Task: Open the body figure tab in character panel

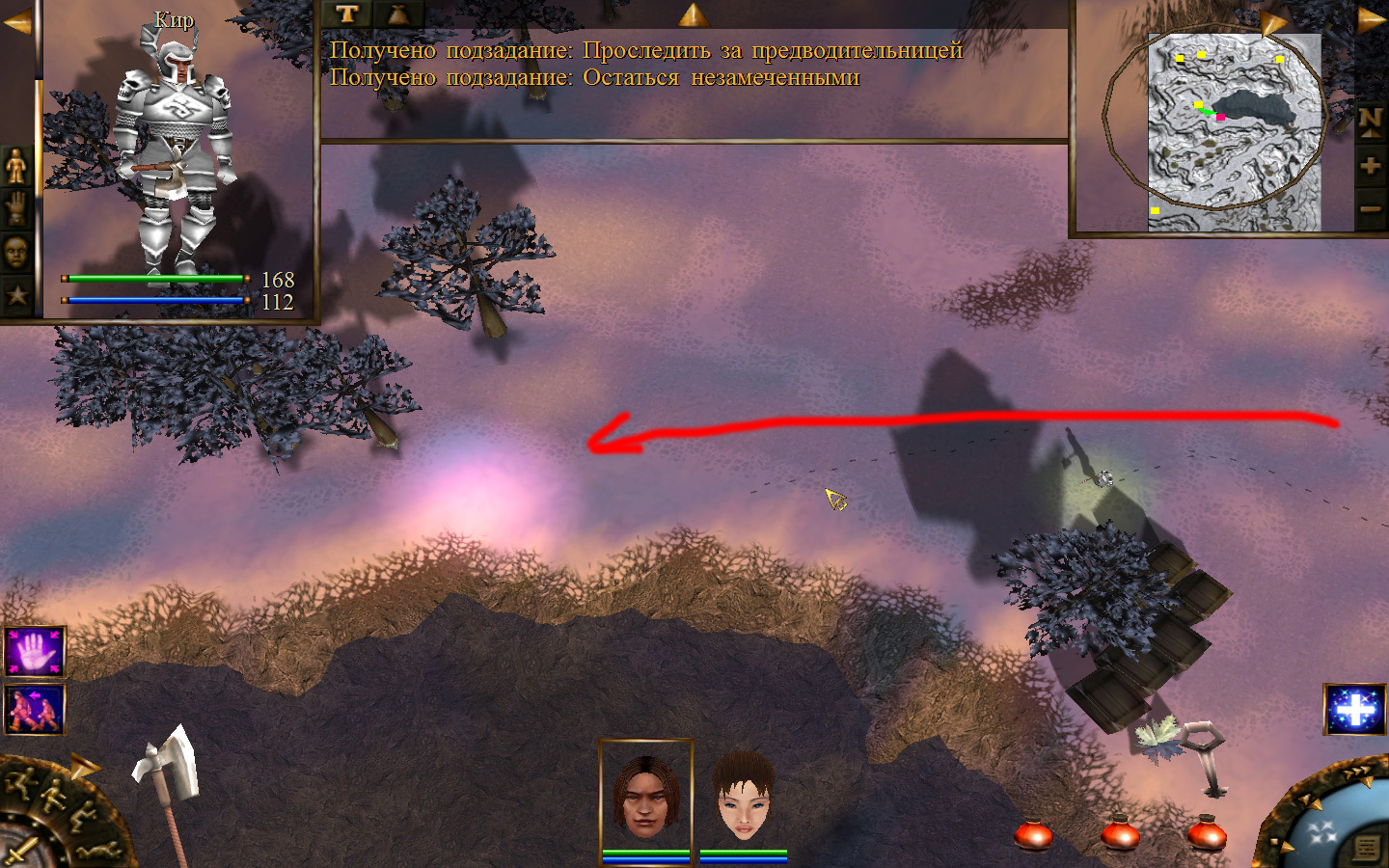Action: (16, 168)
